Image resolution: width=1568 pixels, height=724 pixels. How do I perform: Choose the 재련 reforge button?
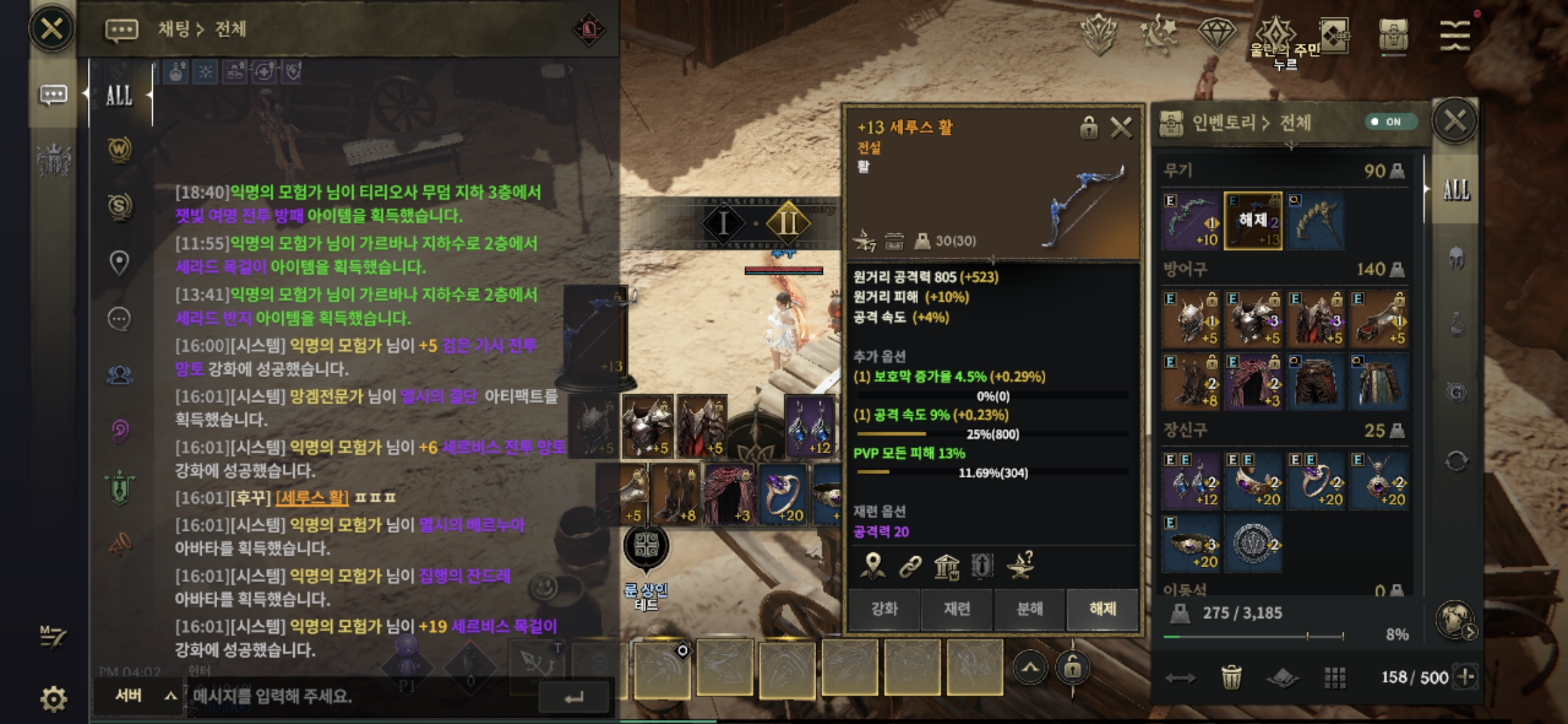957,608
